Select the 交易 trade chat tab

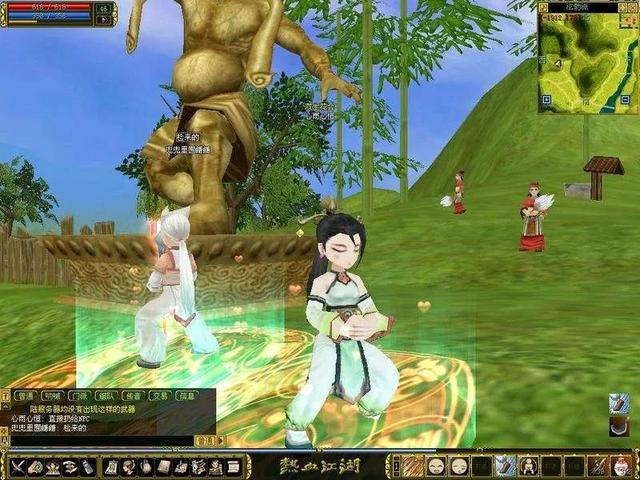click(159, 396)
